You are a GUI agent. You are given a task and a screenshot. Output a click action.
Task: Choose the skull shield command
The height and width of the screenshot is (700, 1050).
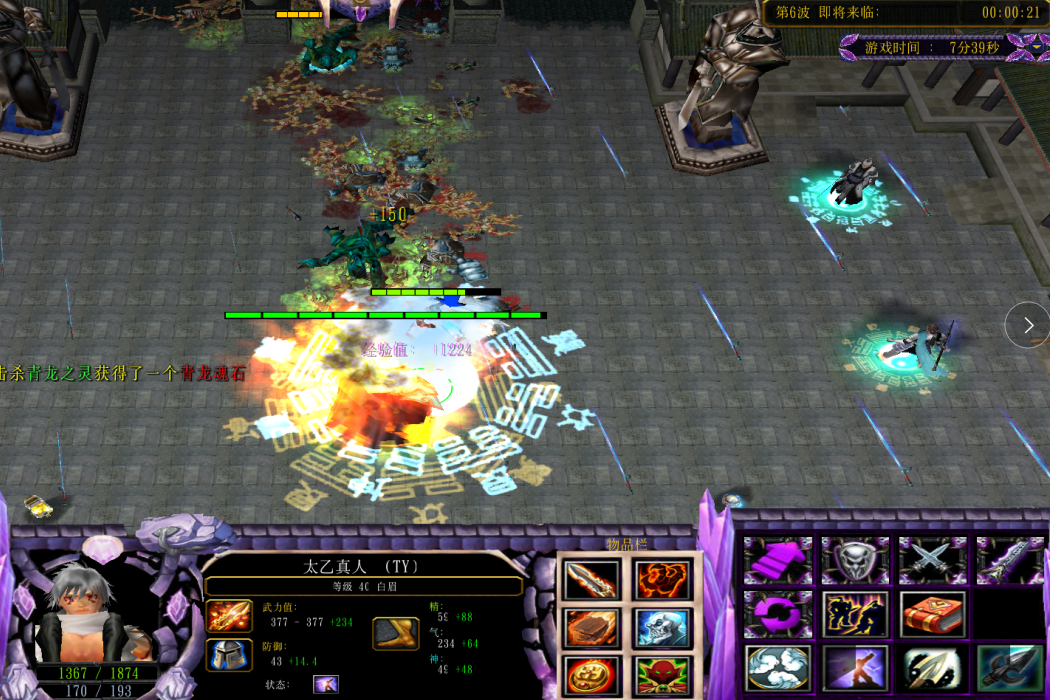855,559
